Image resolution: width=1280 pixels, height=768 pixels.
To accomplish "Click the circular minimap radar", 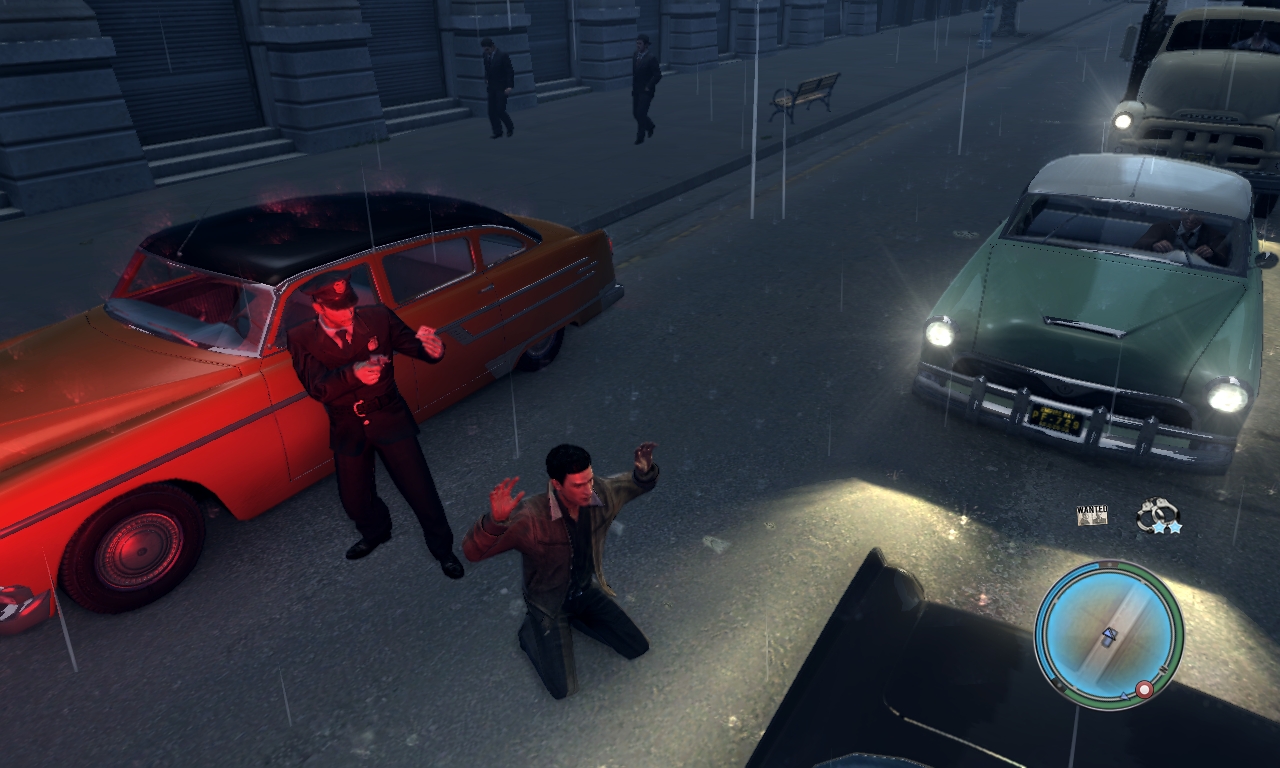I will click(x=1108, y=634).
